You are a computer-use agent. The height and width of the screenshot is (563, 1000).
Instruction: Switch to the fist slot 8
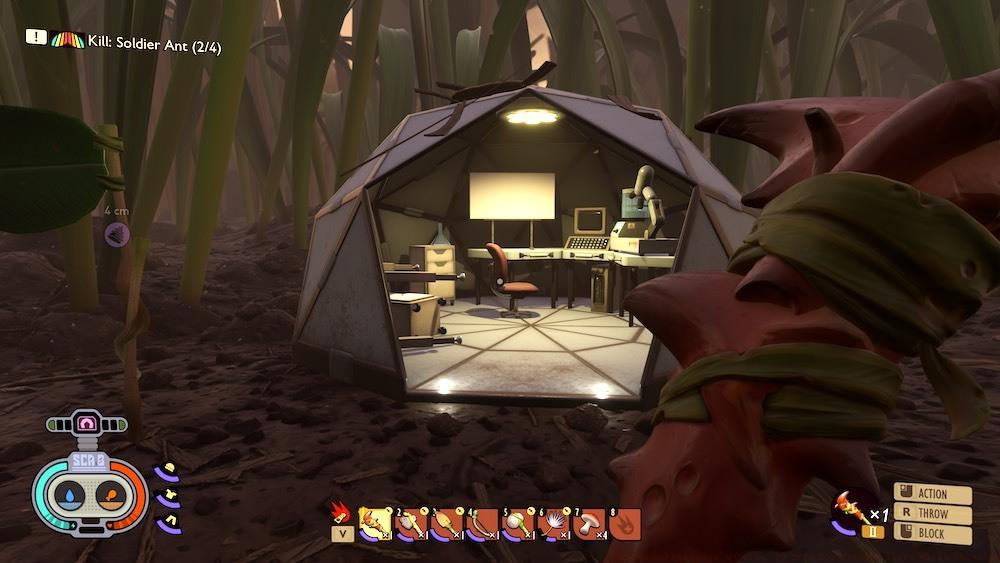tap(624, 522)
